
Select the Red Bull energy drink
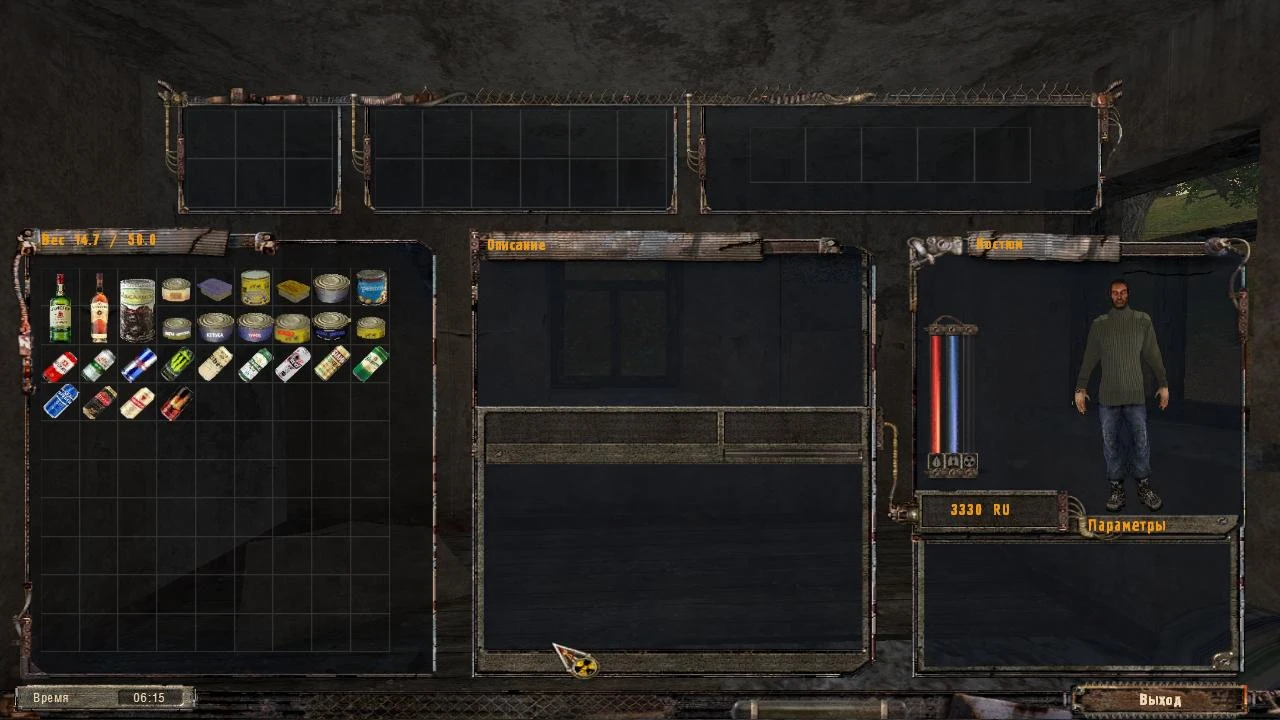tap(138, 363)
